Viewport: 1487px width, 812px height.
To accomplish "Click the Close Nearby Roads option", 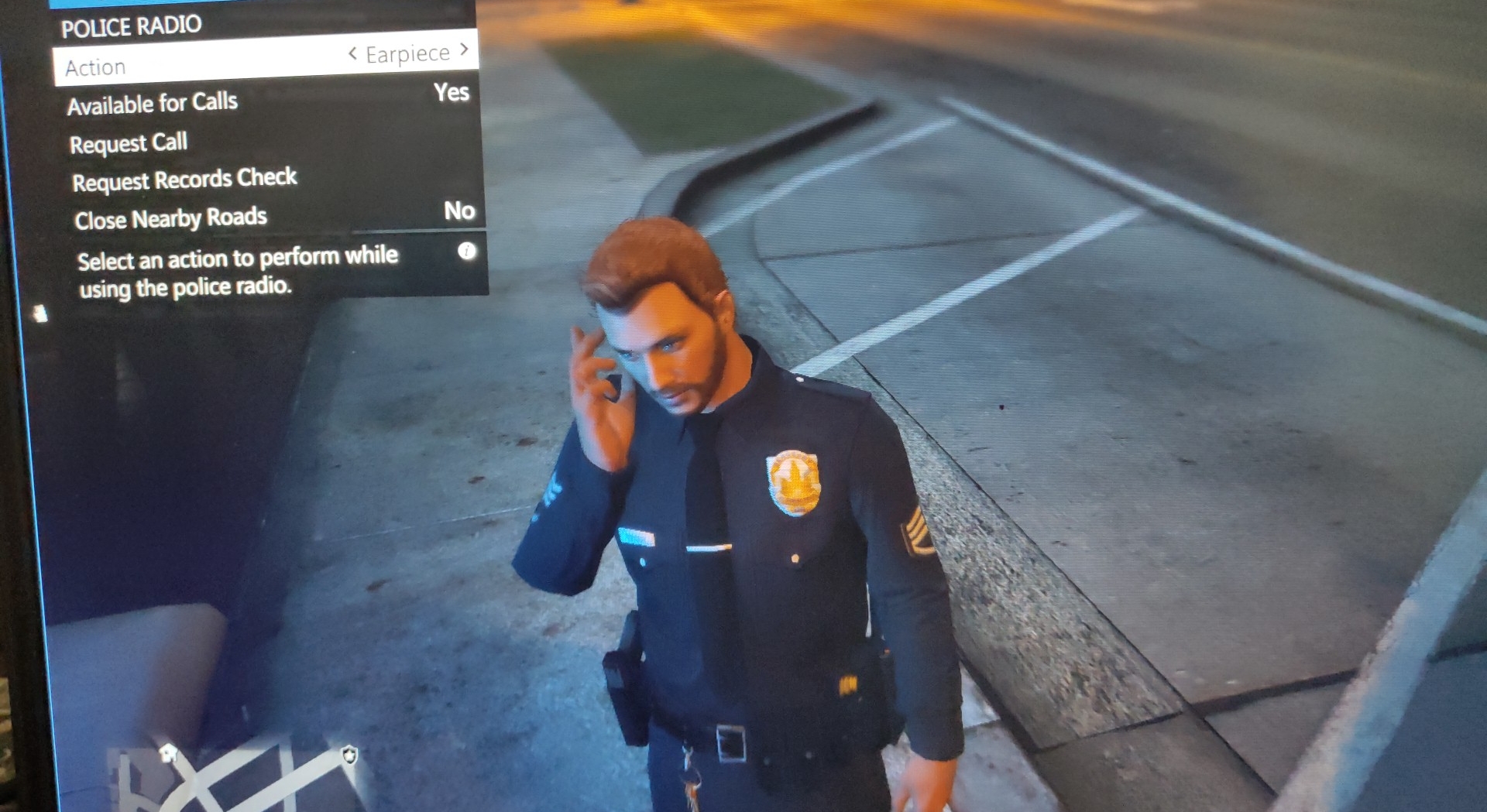I will click(171, 218).
